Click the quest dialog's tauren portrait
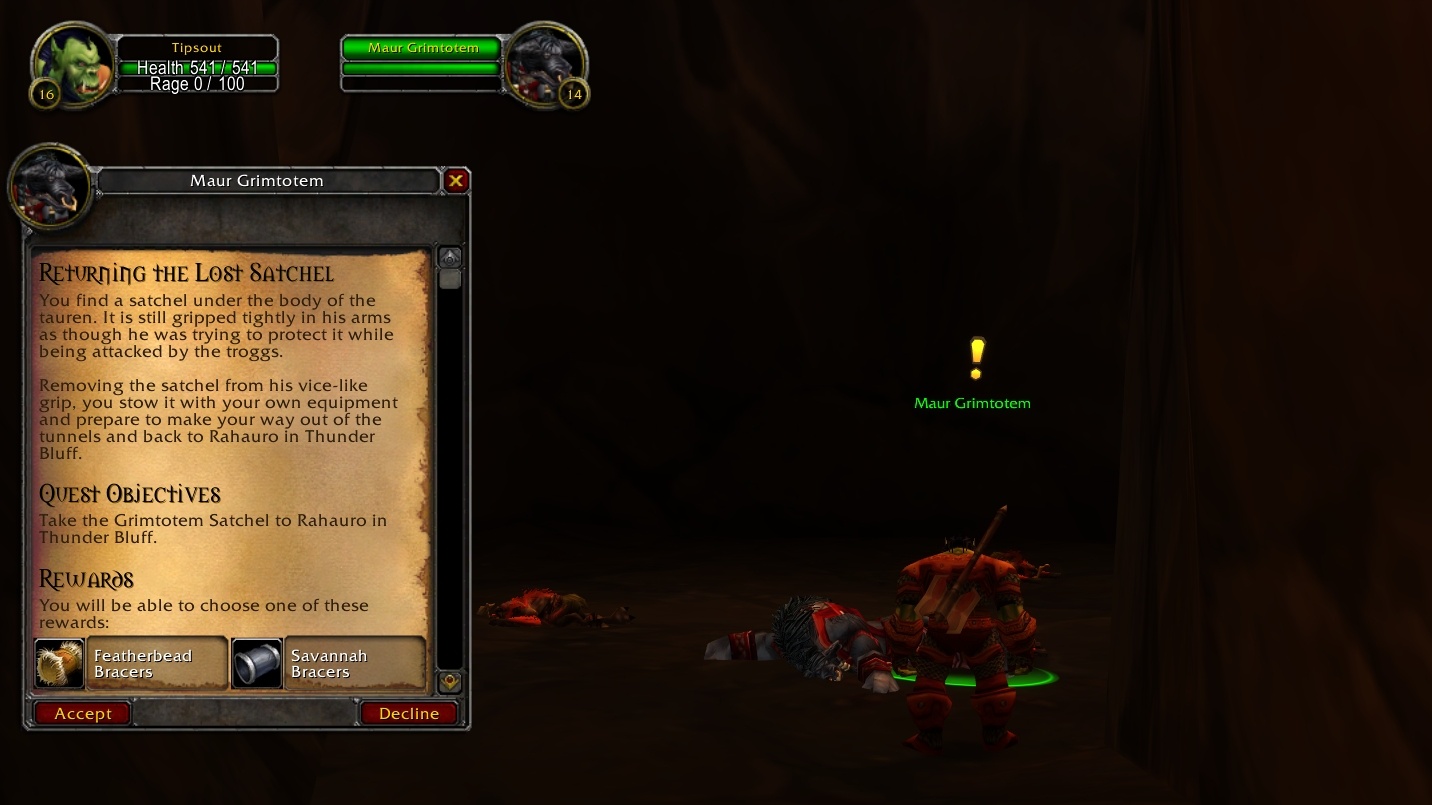The height and width of the screenshot is (805, 1432). pos(50,187)
